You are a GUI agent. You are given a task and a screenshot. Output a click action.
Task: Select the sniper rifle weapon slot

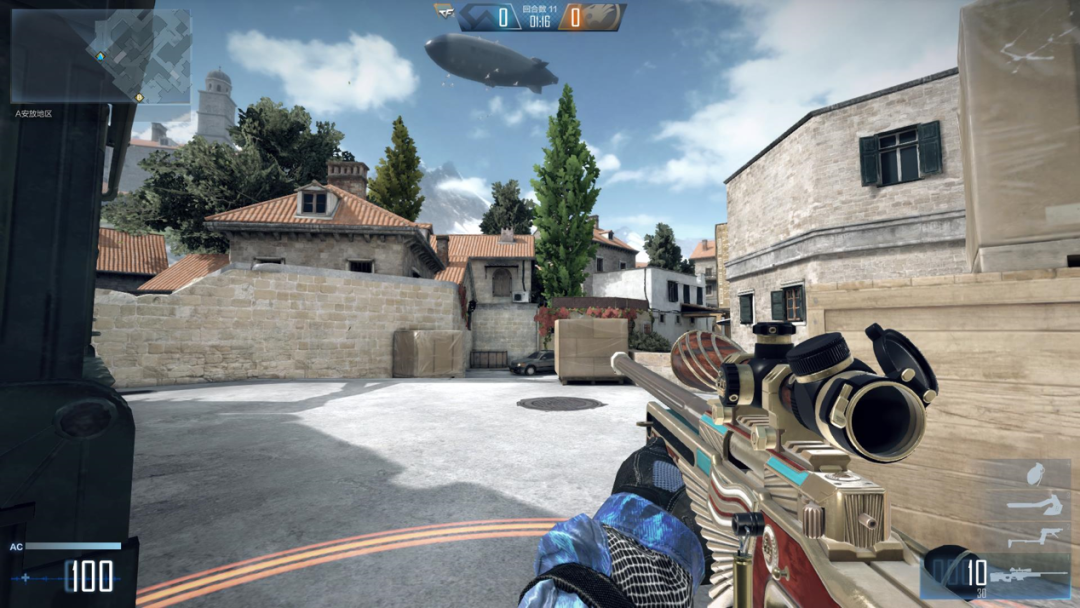point(1030,577)
